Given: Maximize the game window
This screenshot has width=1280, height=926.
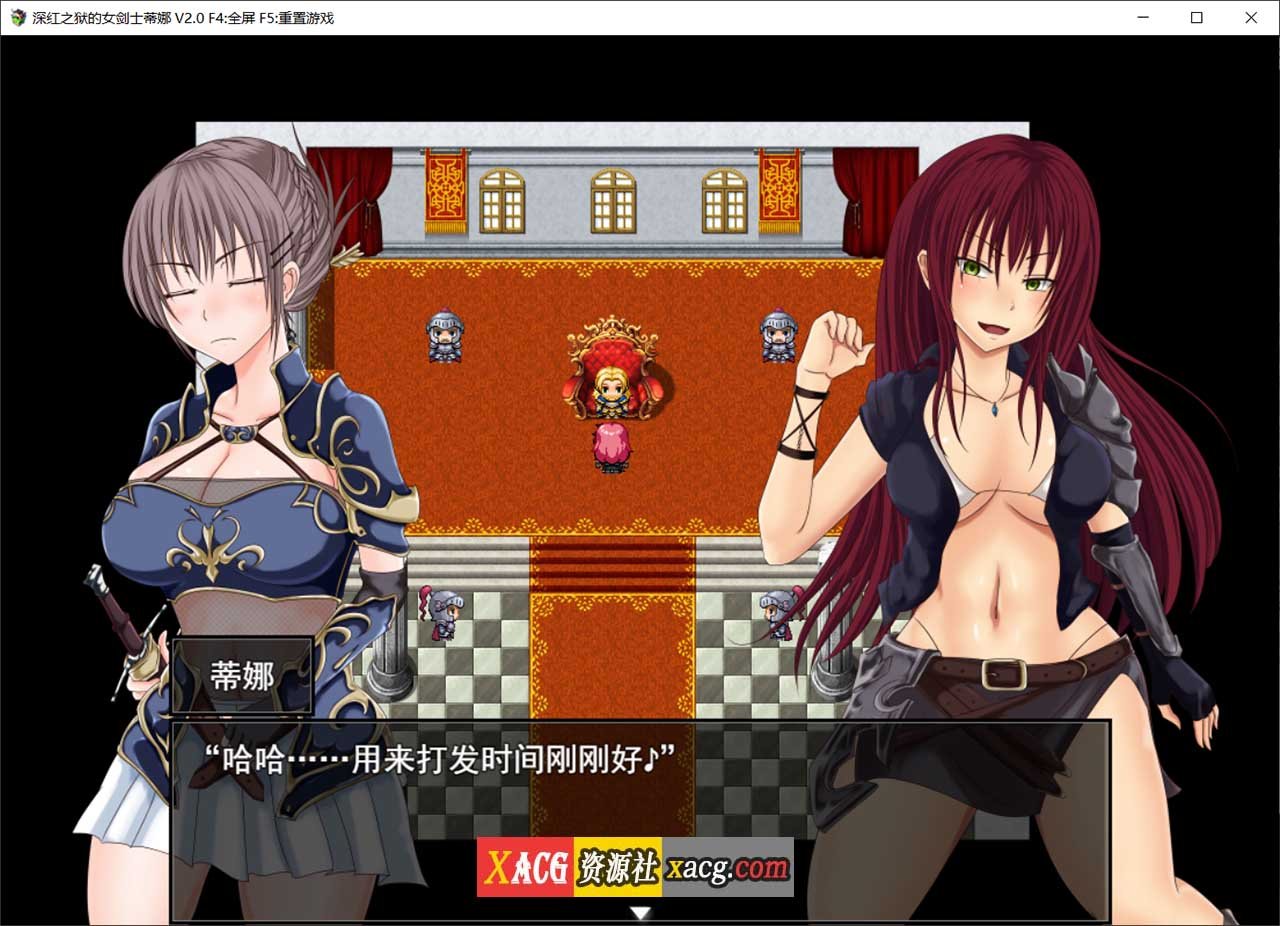Looking at the screenshot, I should pyautogui.click(x=1196, y=17).
